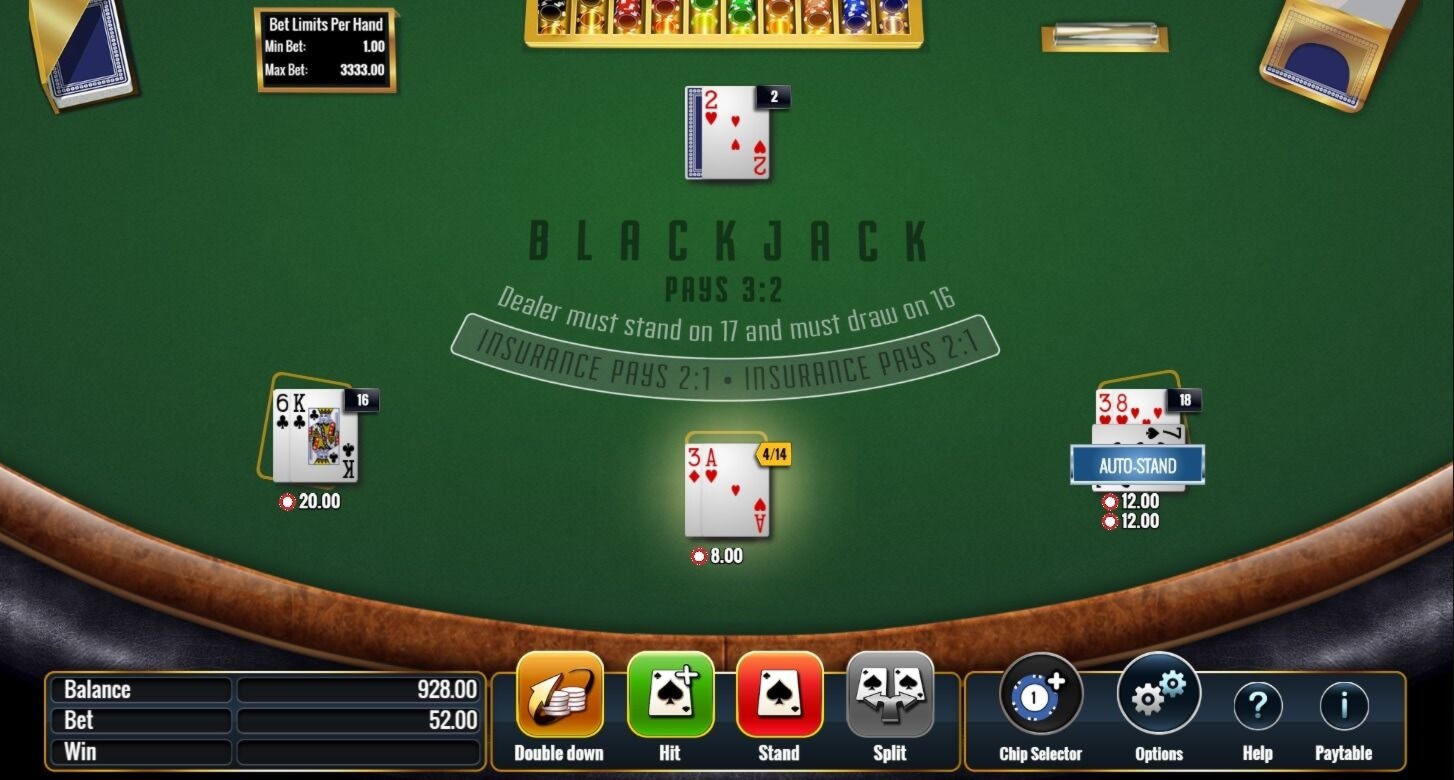
Task: Click the dealer's 2 of hearts card
Action: pos(727,135)
